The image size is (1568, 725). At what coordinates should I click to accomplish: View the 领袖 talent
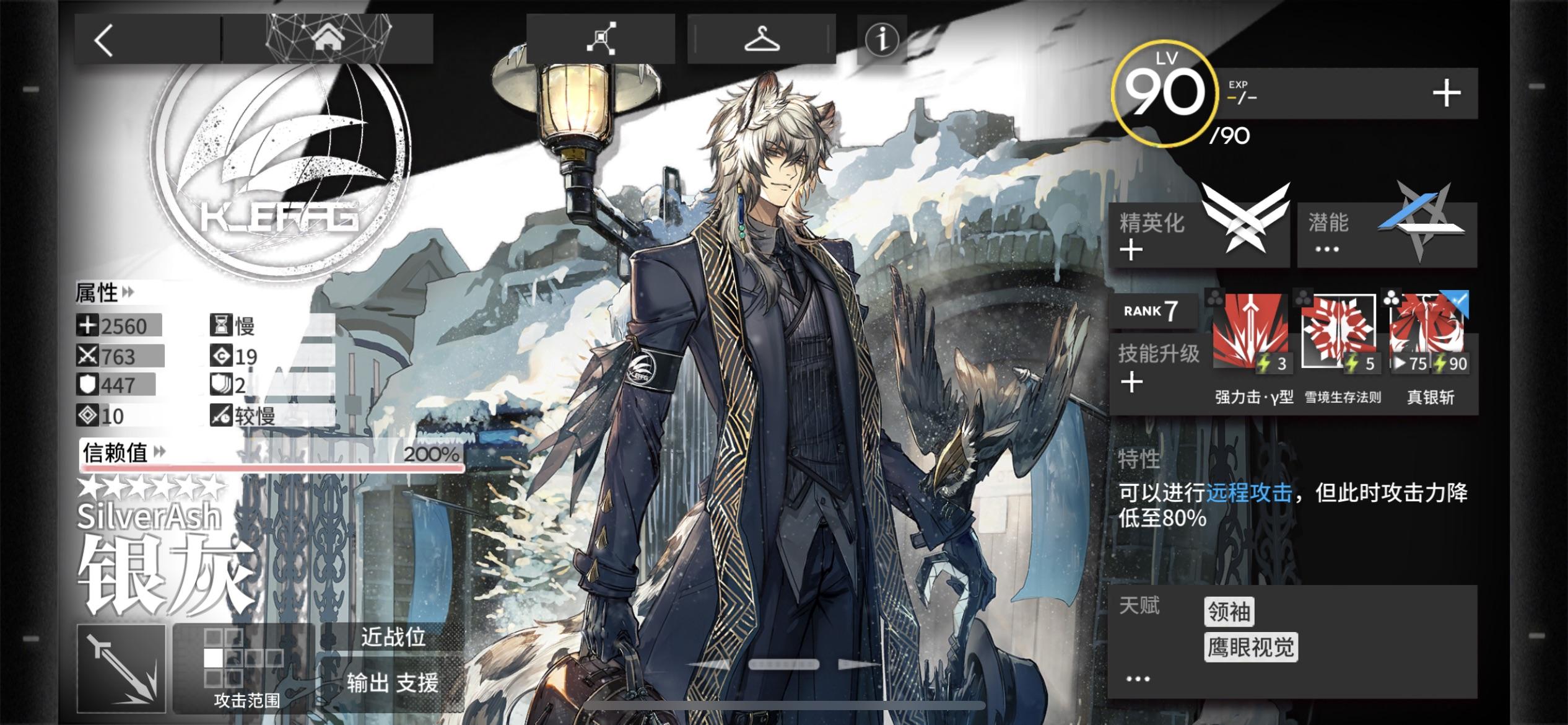[x=1229, y=612]
